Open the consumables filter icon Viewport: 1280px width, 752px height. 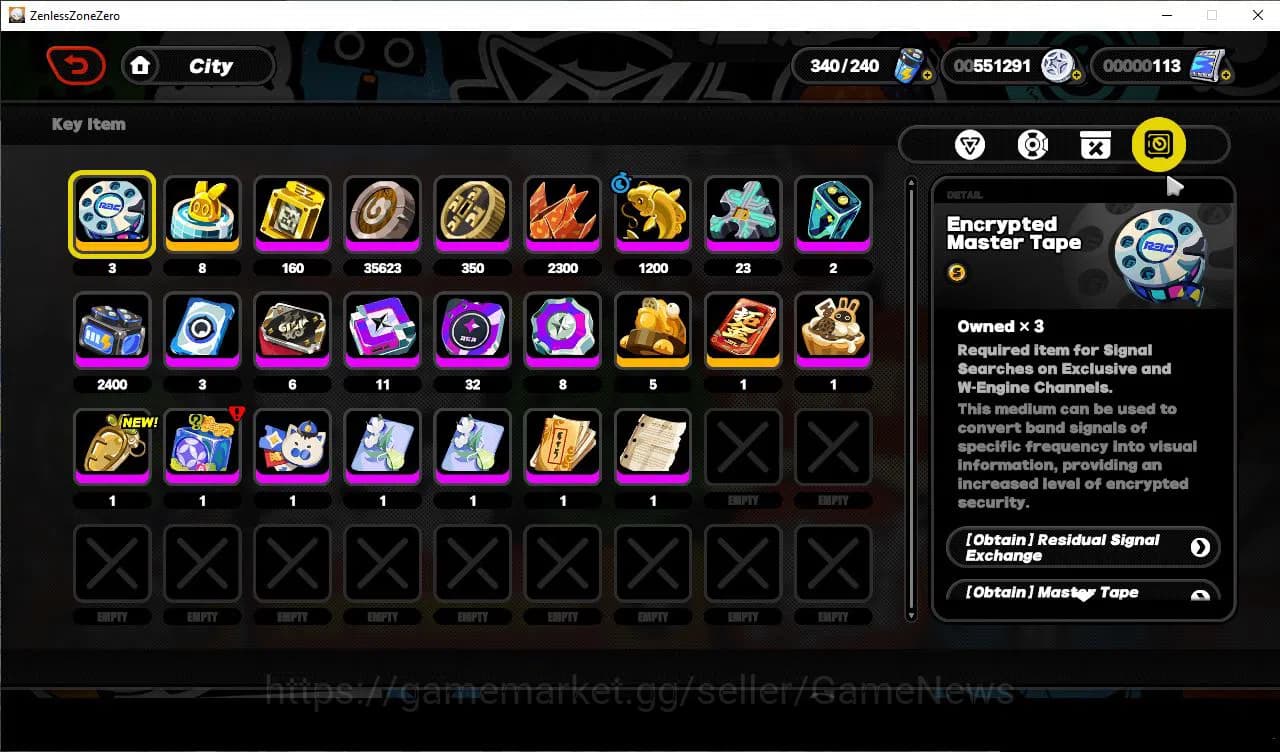click(x=1095, y=144)
